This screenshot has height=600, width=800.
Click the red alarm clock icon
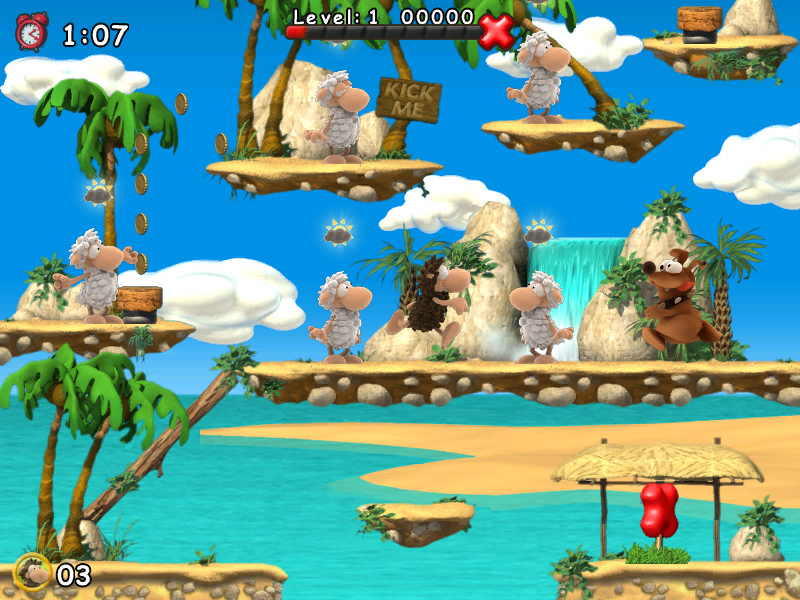pyautogui.click(x=31, y=32)
